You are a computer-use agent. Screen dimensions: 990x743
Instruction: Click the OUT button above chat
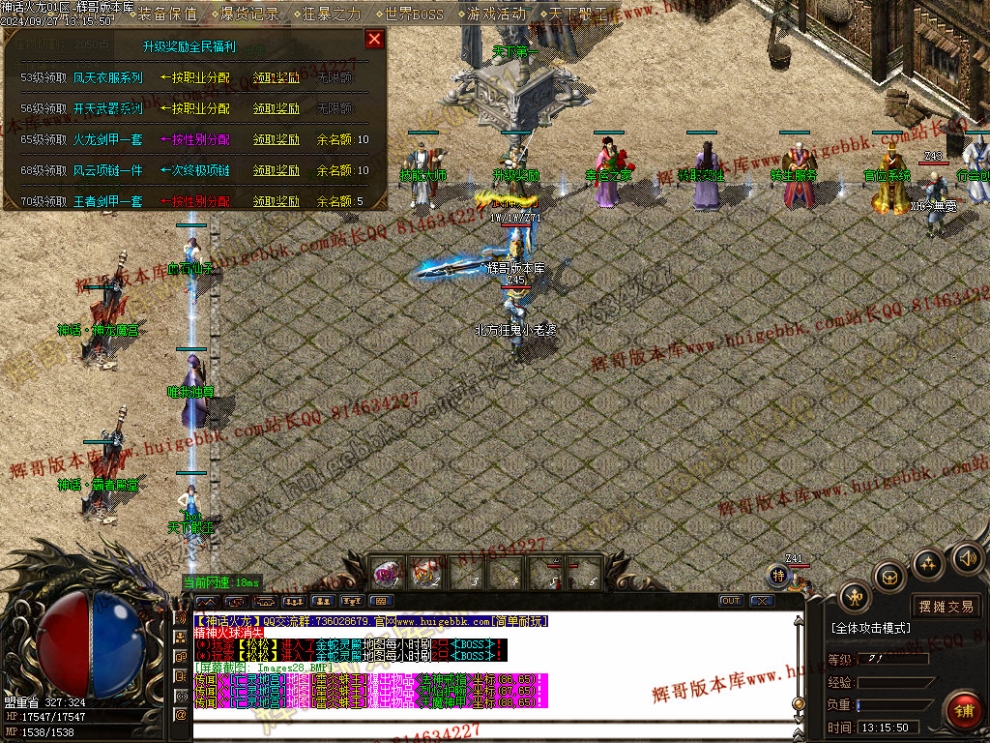[x=730, y=601]
